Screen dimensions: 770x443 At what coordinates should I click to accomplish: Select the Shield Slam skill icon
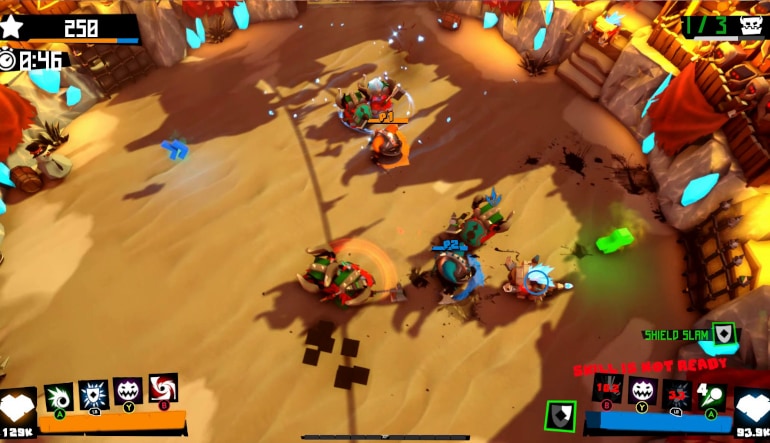tap(722, 336)
